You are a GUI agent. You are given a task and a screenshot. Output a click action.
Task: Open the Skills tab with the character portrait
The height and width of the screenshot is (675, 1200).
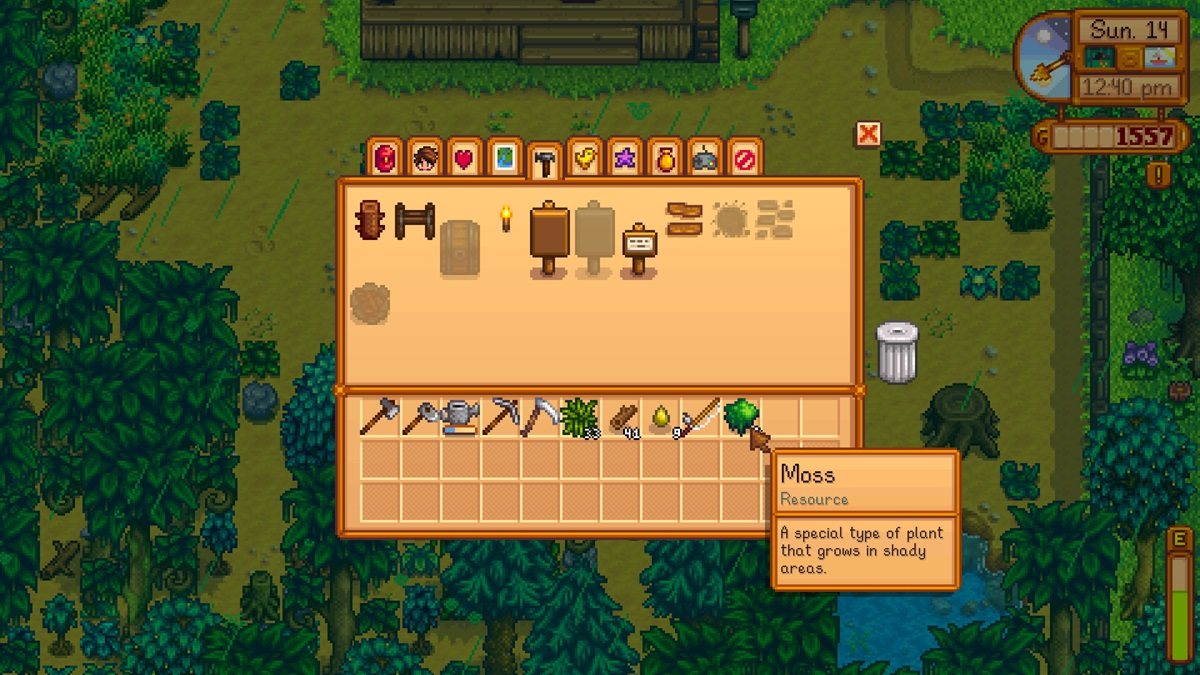point(425,158)
